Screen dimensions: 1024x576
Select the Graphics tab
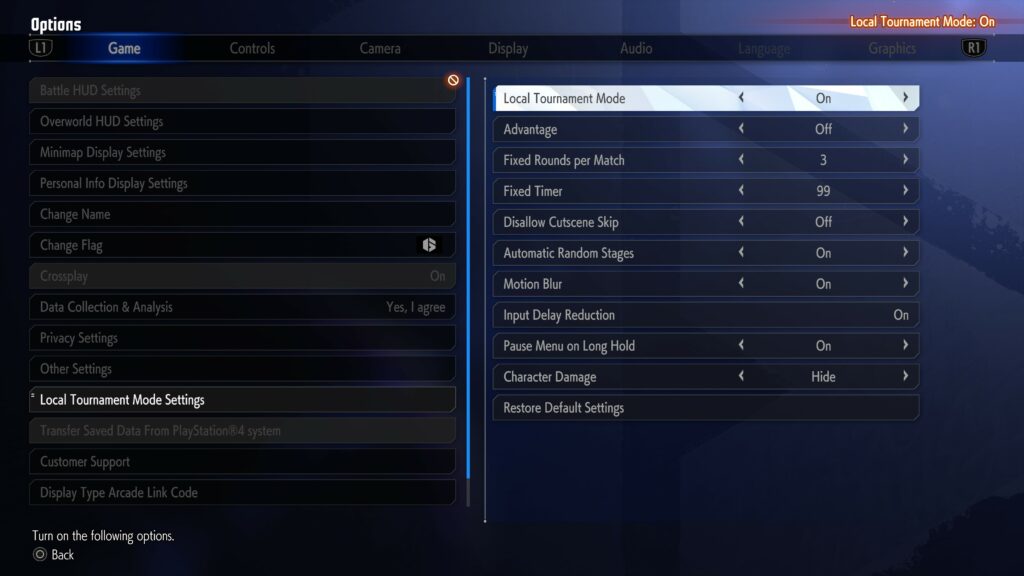tap(892, 48)
